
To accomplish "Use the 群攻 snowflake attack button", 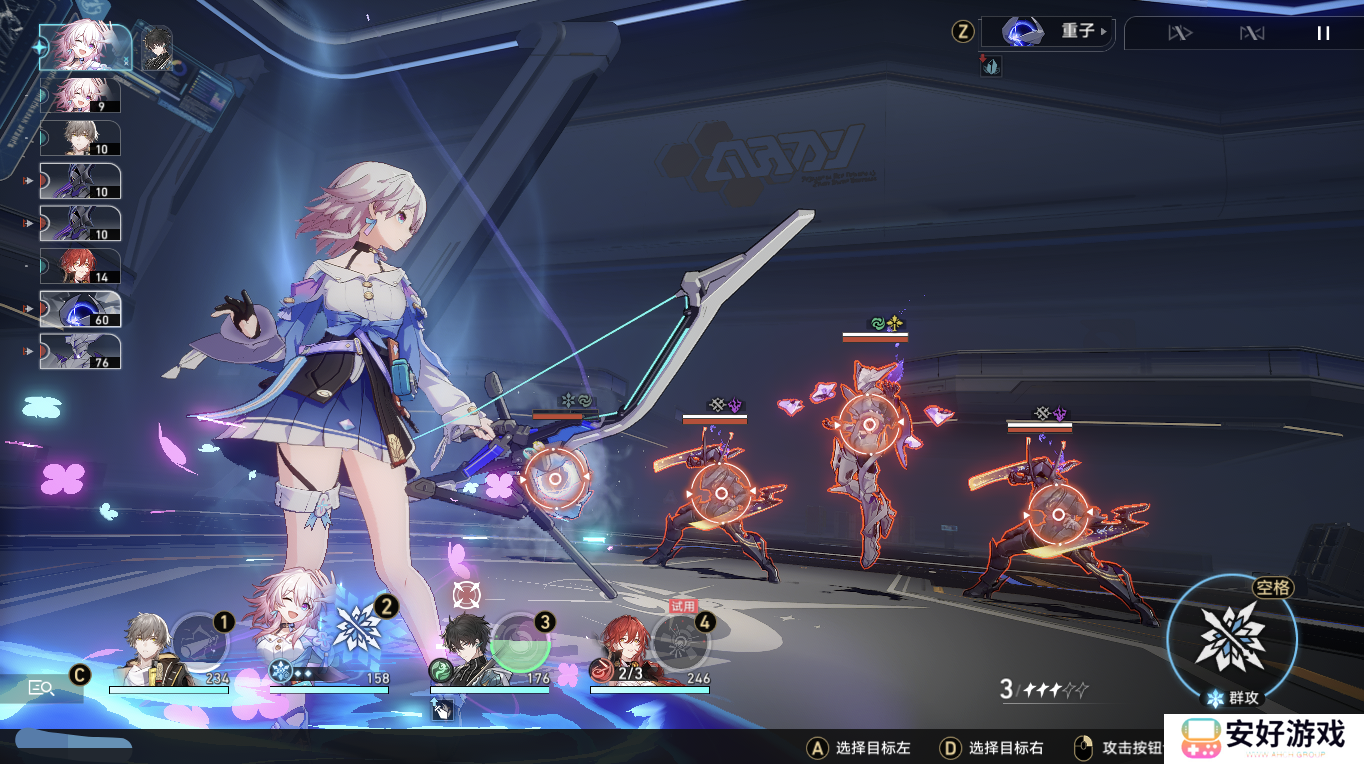I will tap(1231, 637).
